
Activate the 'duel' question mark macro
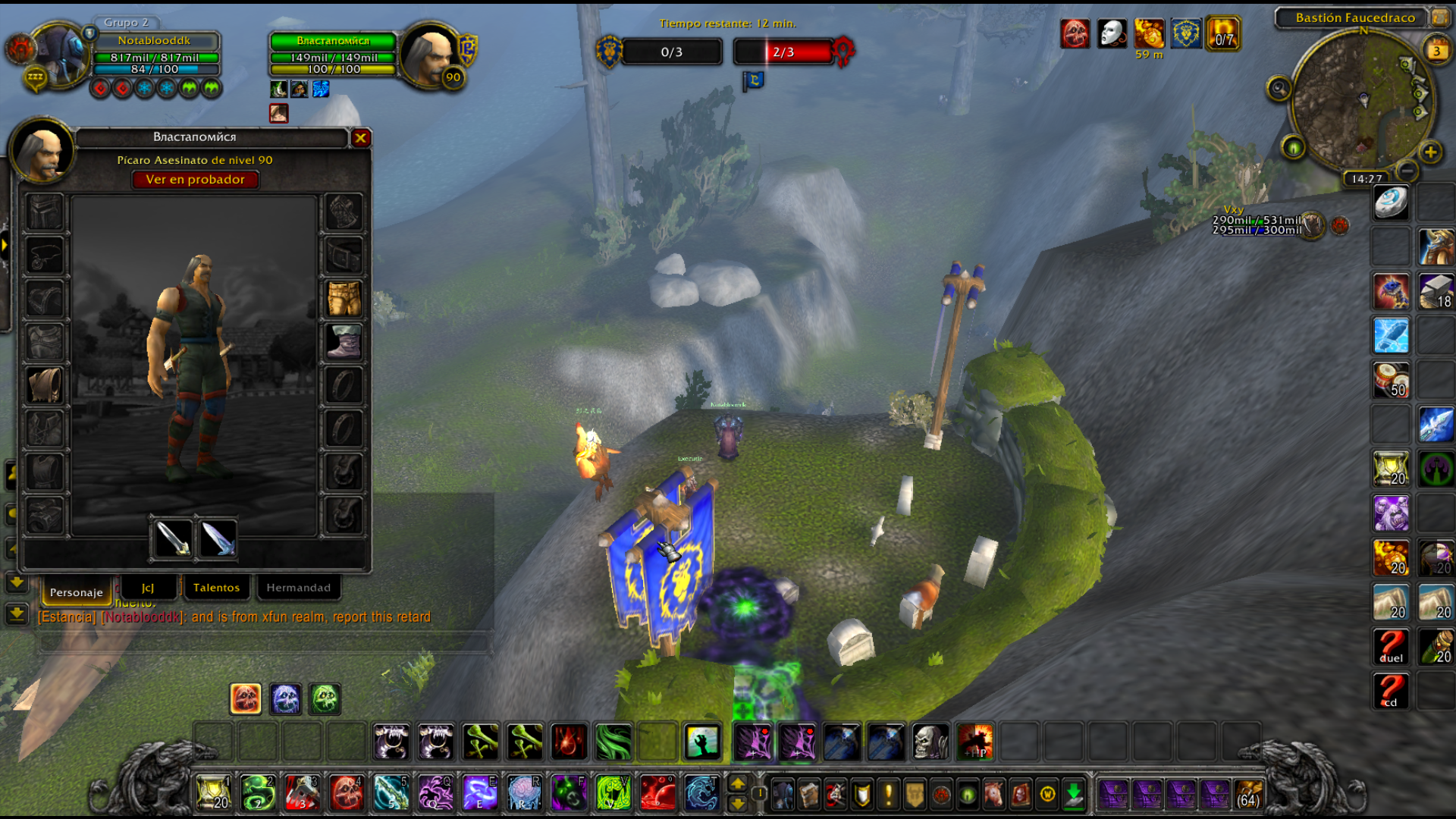pyautogui.click(x=1391, y=647)
